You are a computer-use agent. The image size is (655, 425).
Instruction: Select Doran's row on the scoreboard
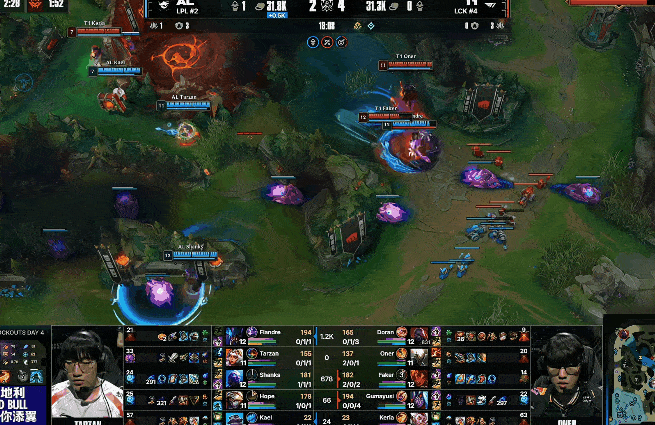pos(400,333)
